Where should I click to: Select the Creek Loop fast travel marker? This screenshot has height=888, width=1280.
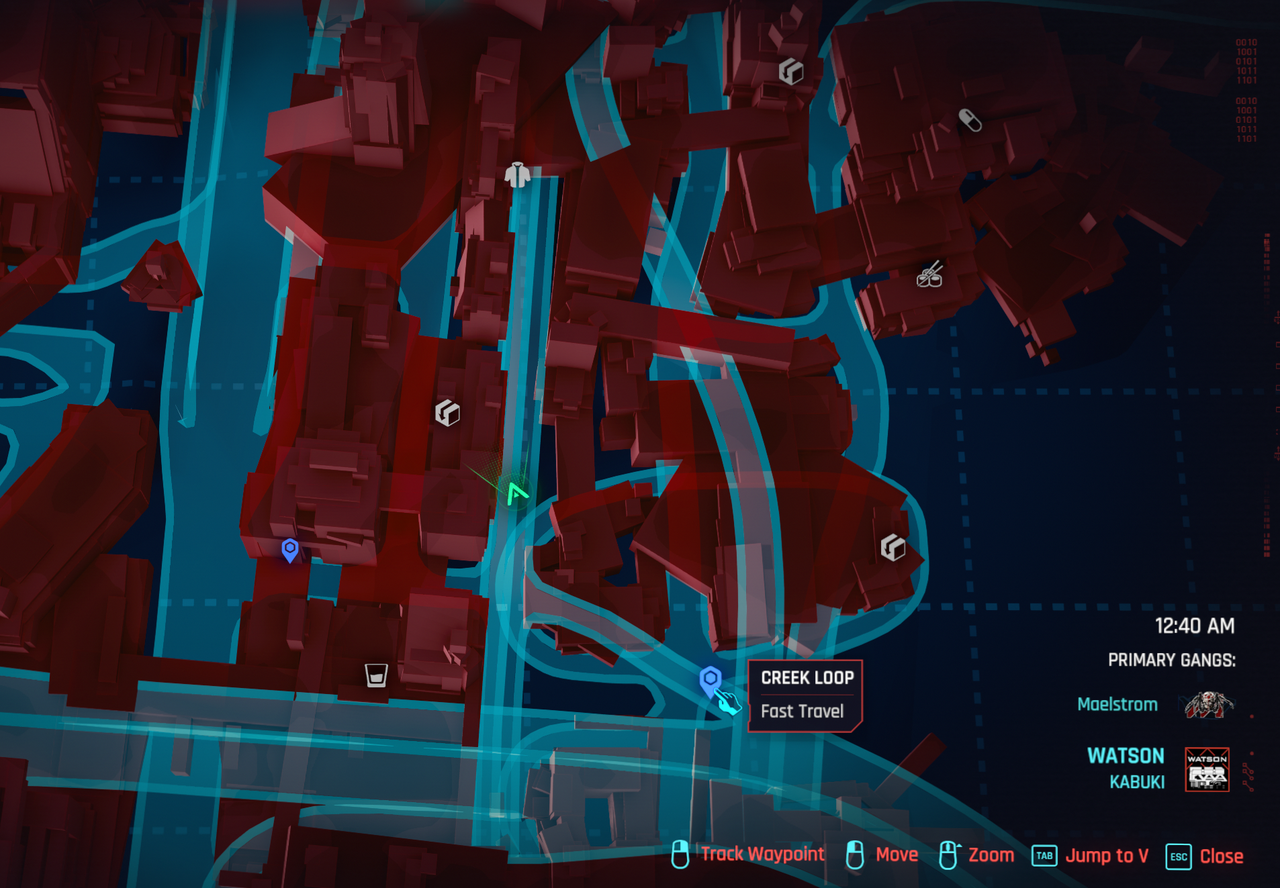(x=710, y=682)
